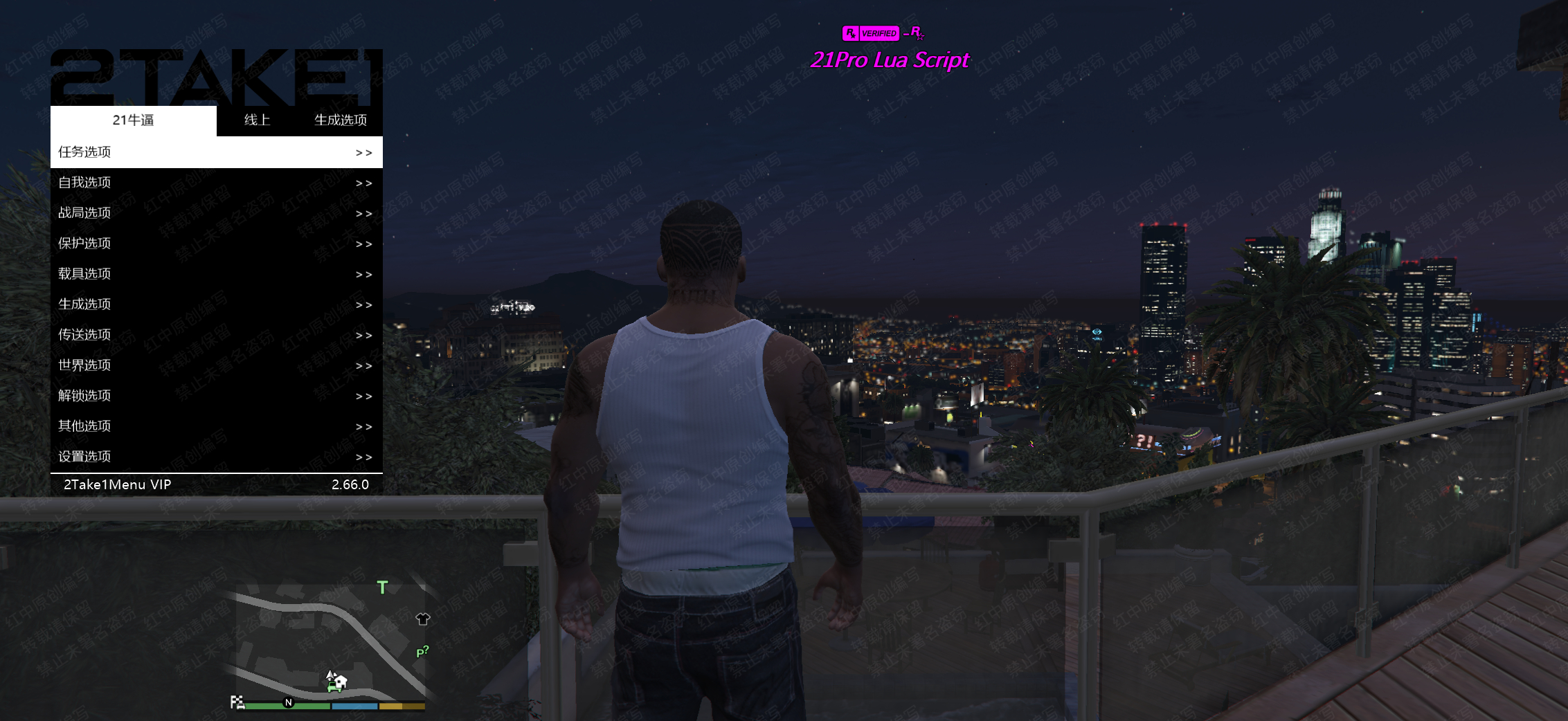
Task: Click the green T marker on minimap
Action: (382, 587)
